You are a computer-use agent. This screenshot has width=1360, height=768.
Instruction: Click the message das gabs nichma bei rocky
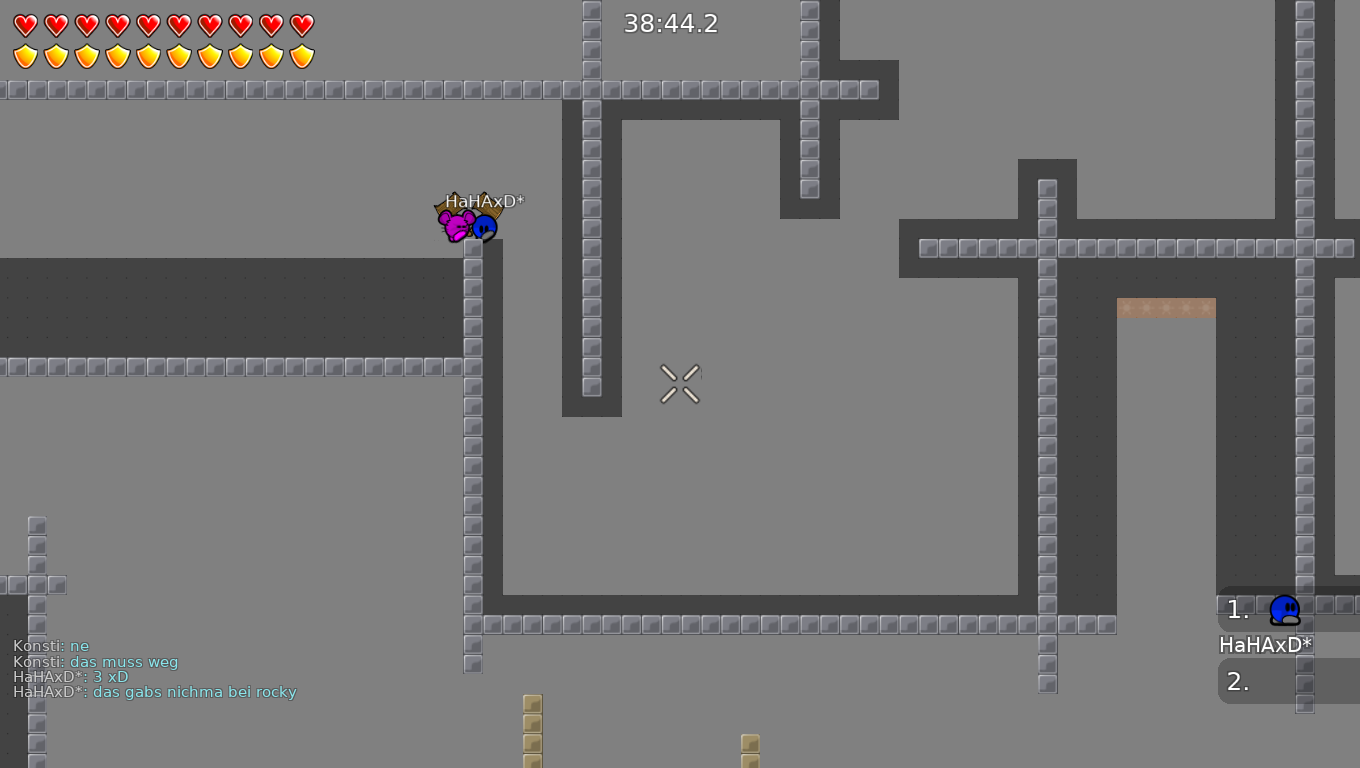(x=155, y=692)
